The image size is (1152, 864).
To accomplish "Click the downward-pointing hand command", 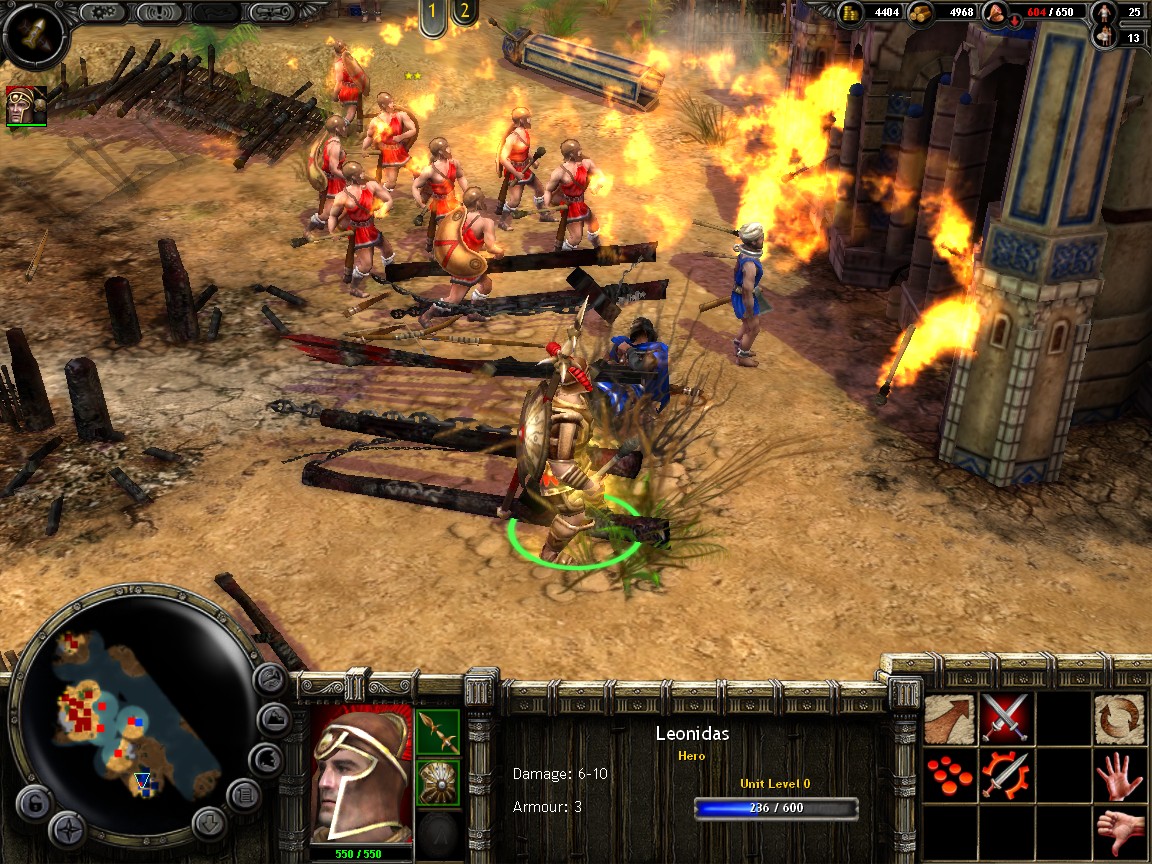I will pyautogui.click(x=1119, y=830).
